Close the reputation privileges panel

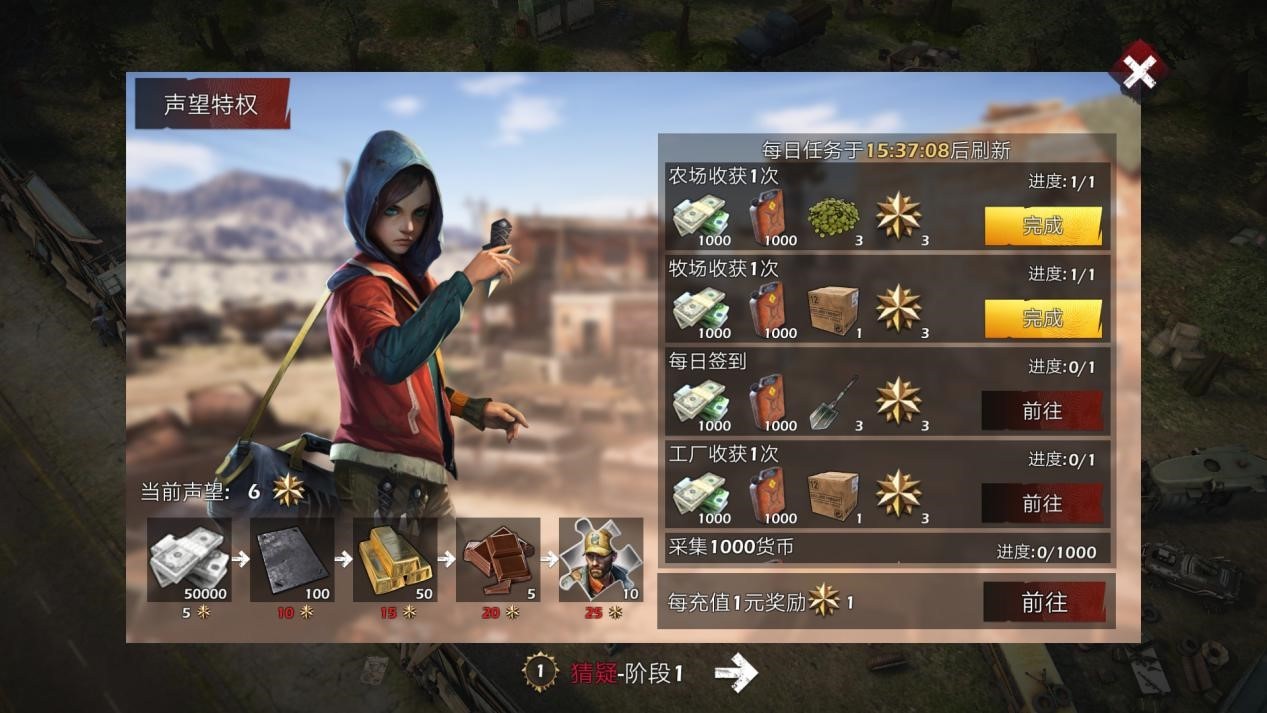[1138, 71]
